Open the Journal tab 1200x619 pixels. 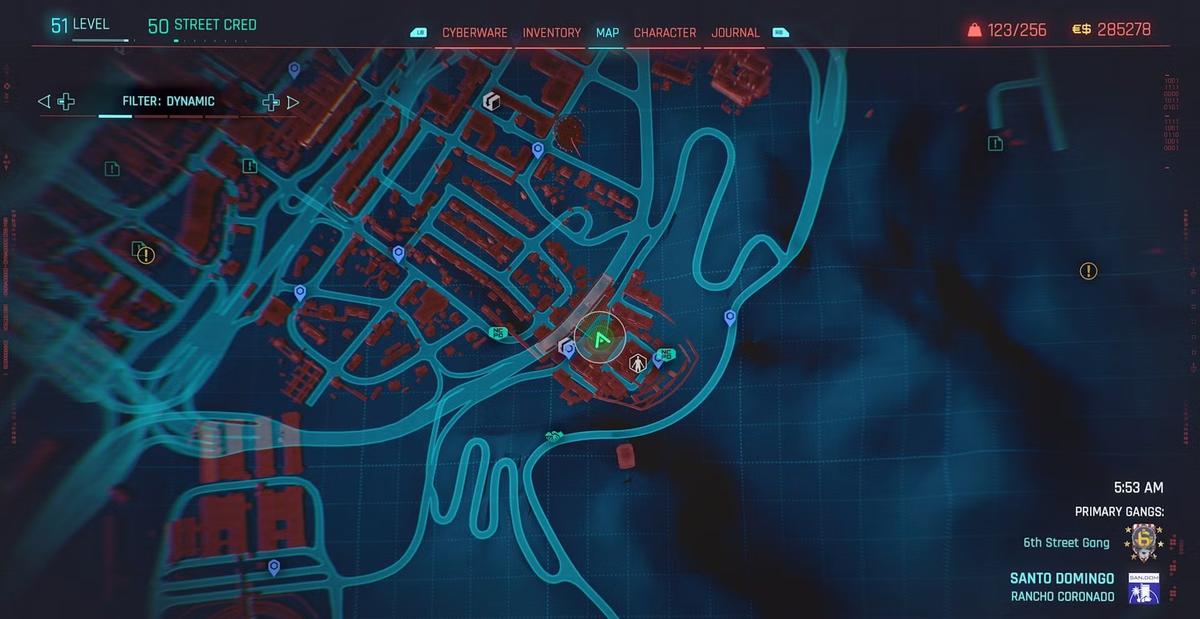735,33
